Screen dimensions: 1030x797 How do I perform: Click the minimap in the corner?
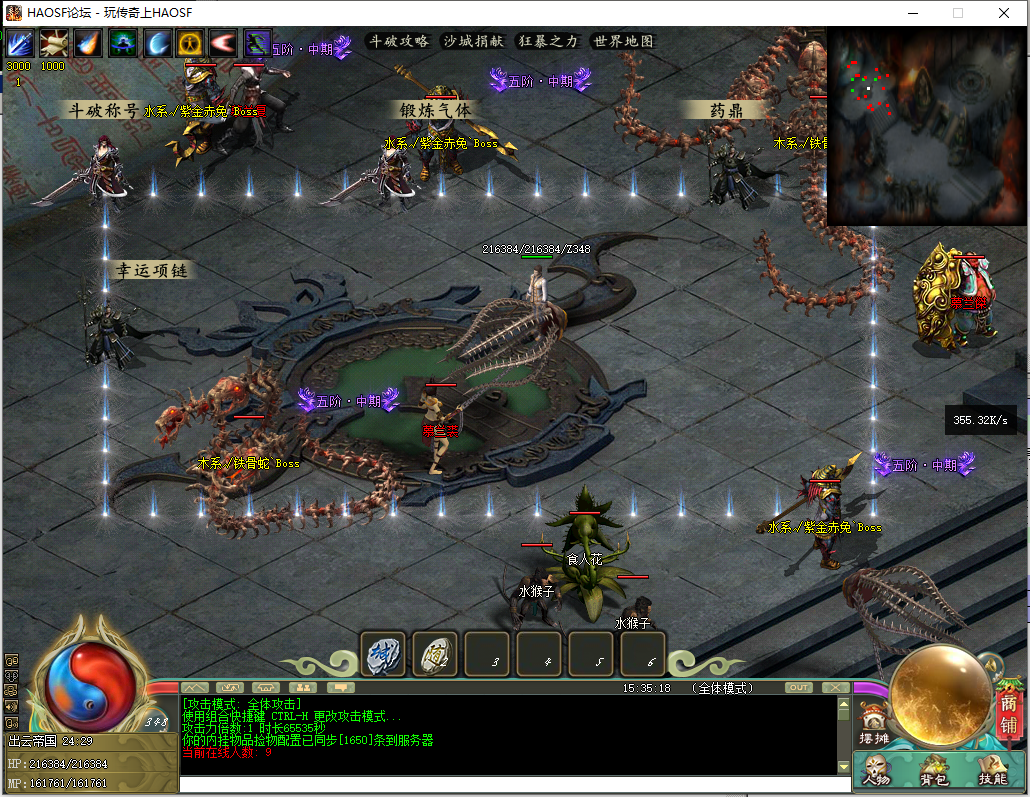pyautogui.click(x=926, y=126)
